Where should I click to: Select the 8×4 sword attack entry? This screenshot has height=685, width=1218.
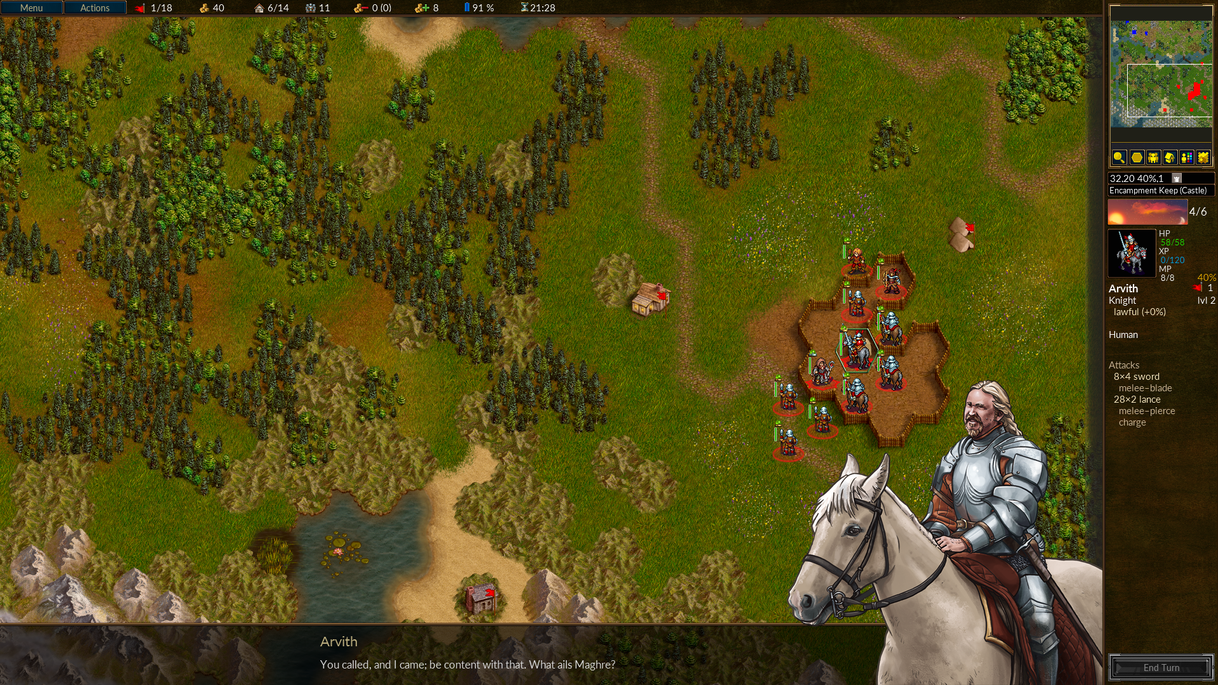(x=1137, y=377)
